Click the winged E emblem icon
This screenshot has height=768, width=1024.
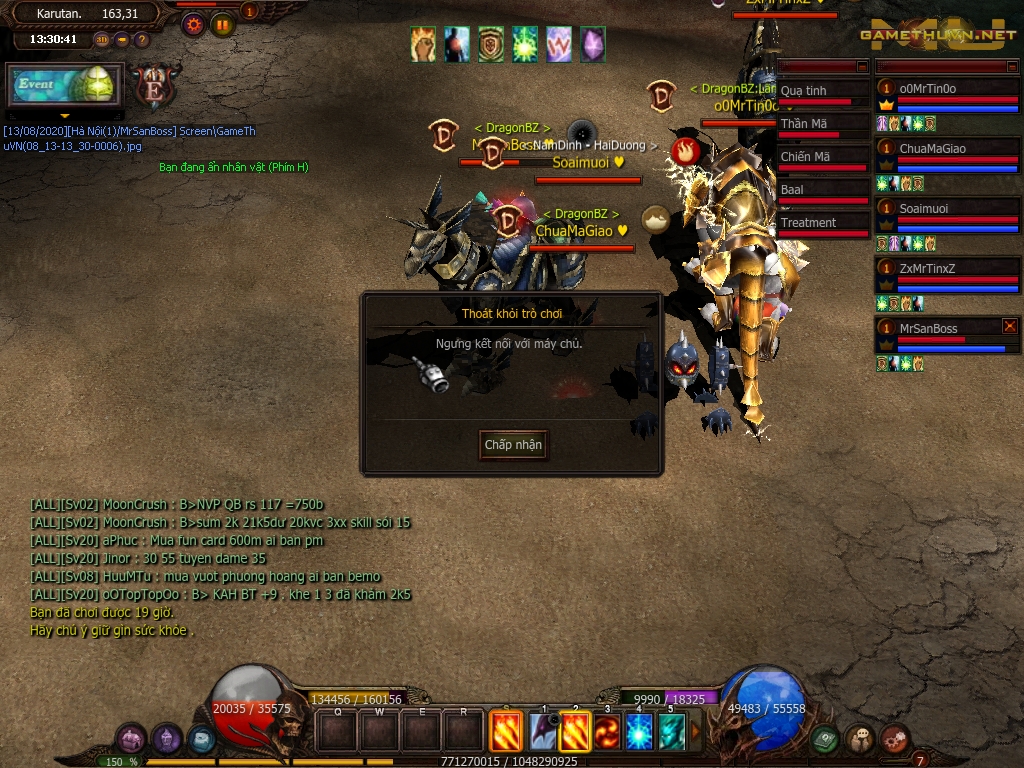point(155,86)
